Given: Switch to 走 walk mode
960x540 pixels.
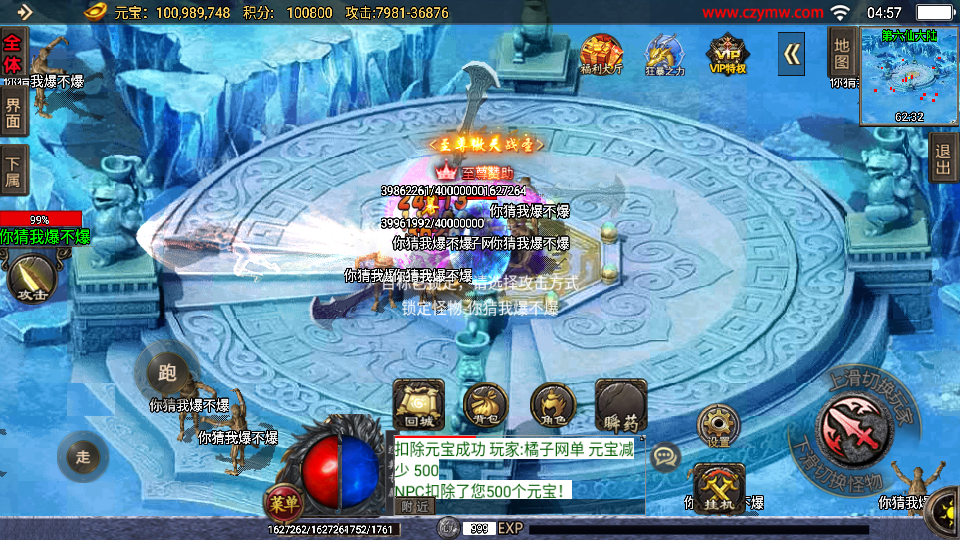Looking at the screenshot, I should pos(83,457).
